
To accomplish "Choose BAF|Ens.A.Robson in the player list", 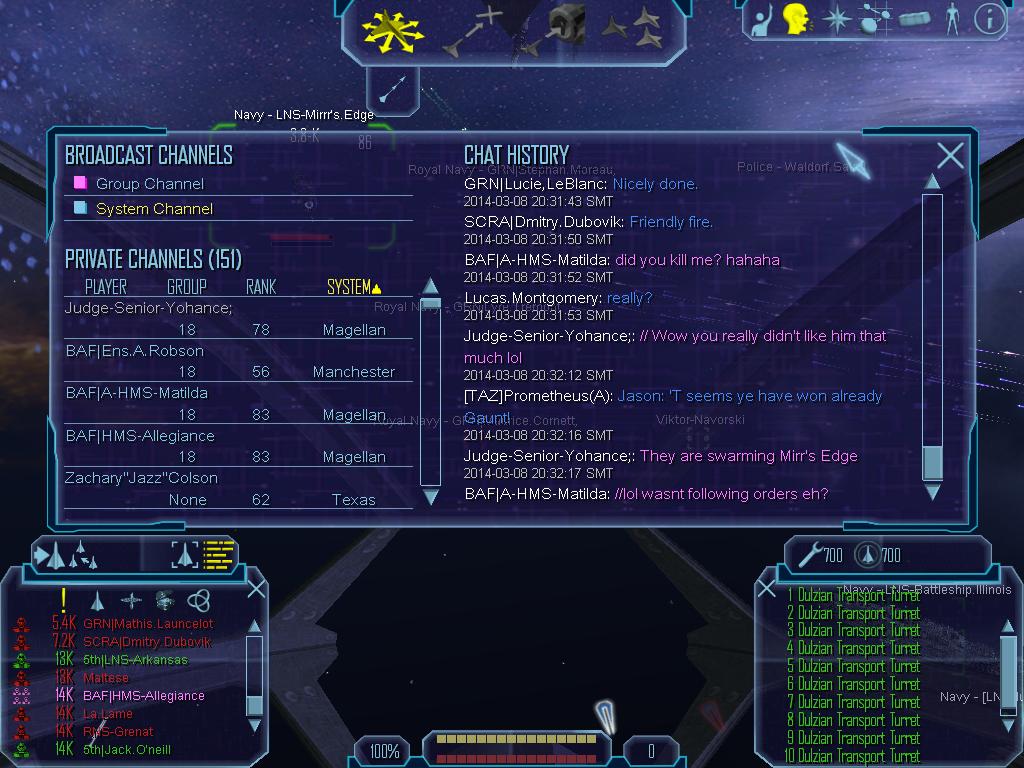I will click(134, 351).
